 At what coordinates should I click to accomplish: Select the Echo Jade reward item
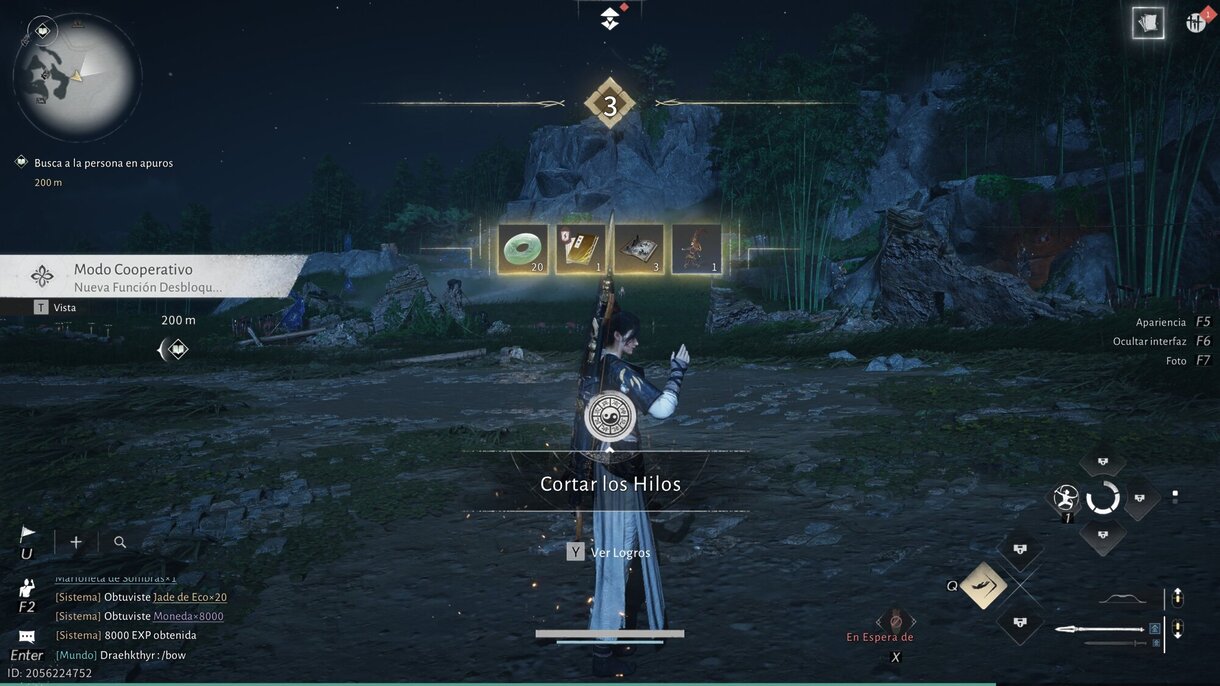click(523, 249)
